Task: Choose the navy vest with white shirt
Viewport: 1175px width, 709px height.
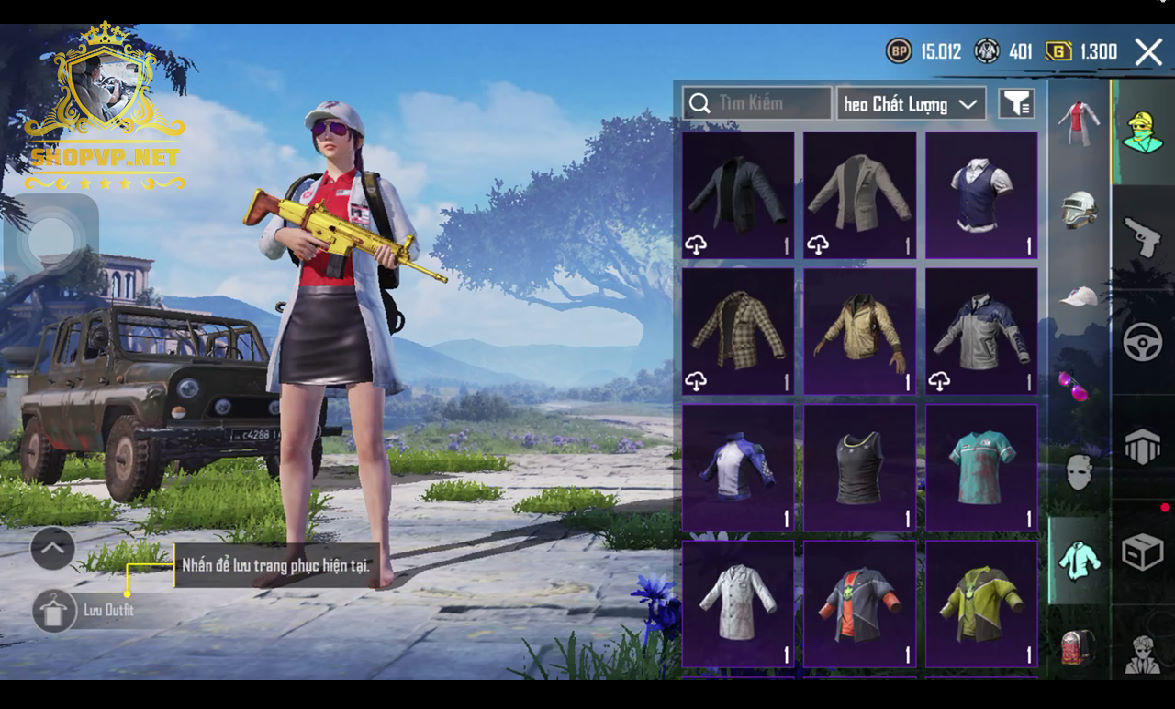Action: [981, 195]
